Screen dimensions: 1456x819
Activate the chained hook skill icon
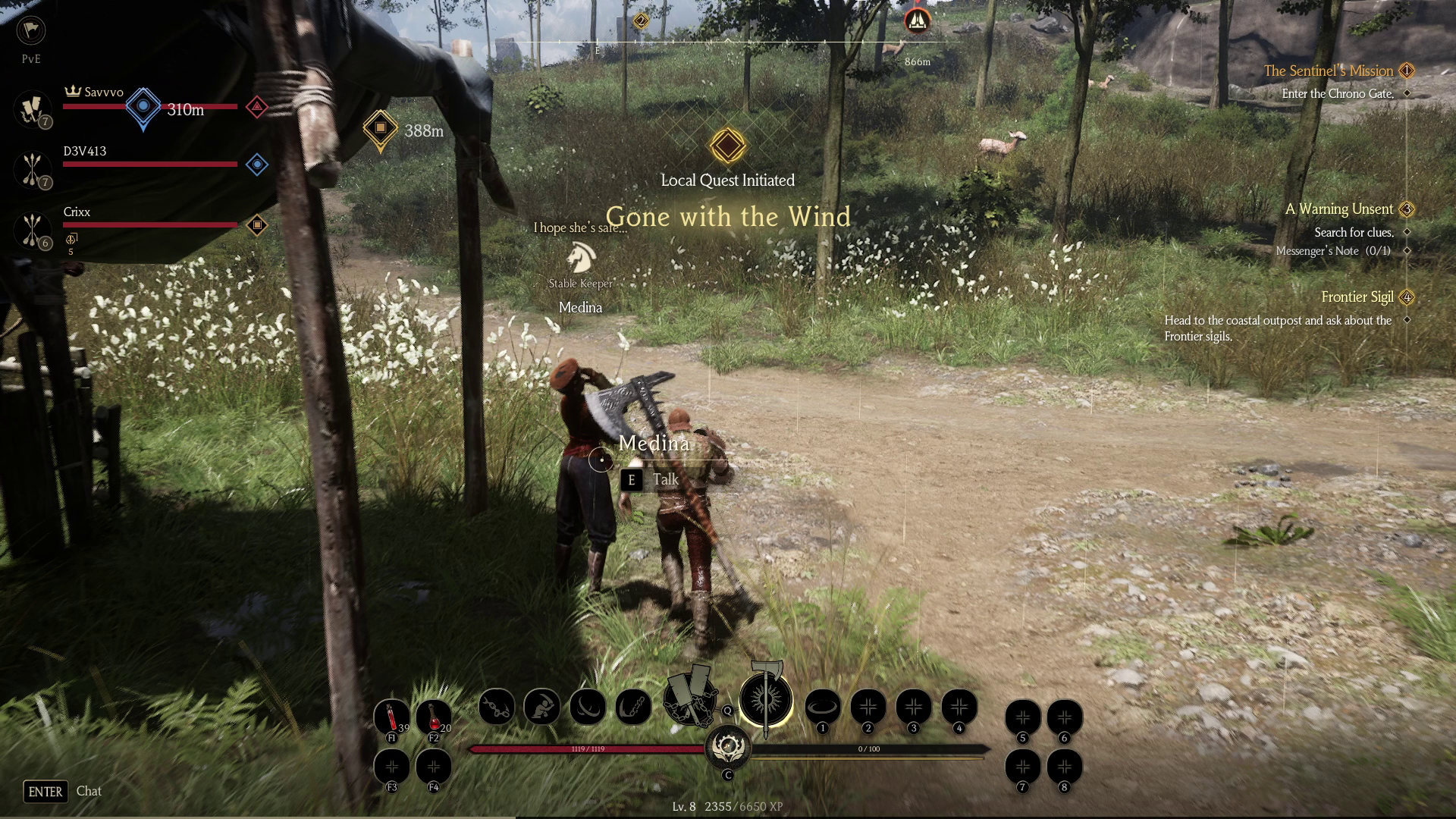633,707
